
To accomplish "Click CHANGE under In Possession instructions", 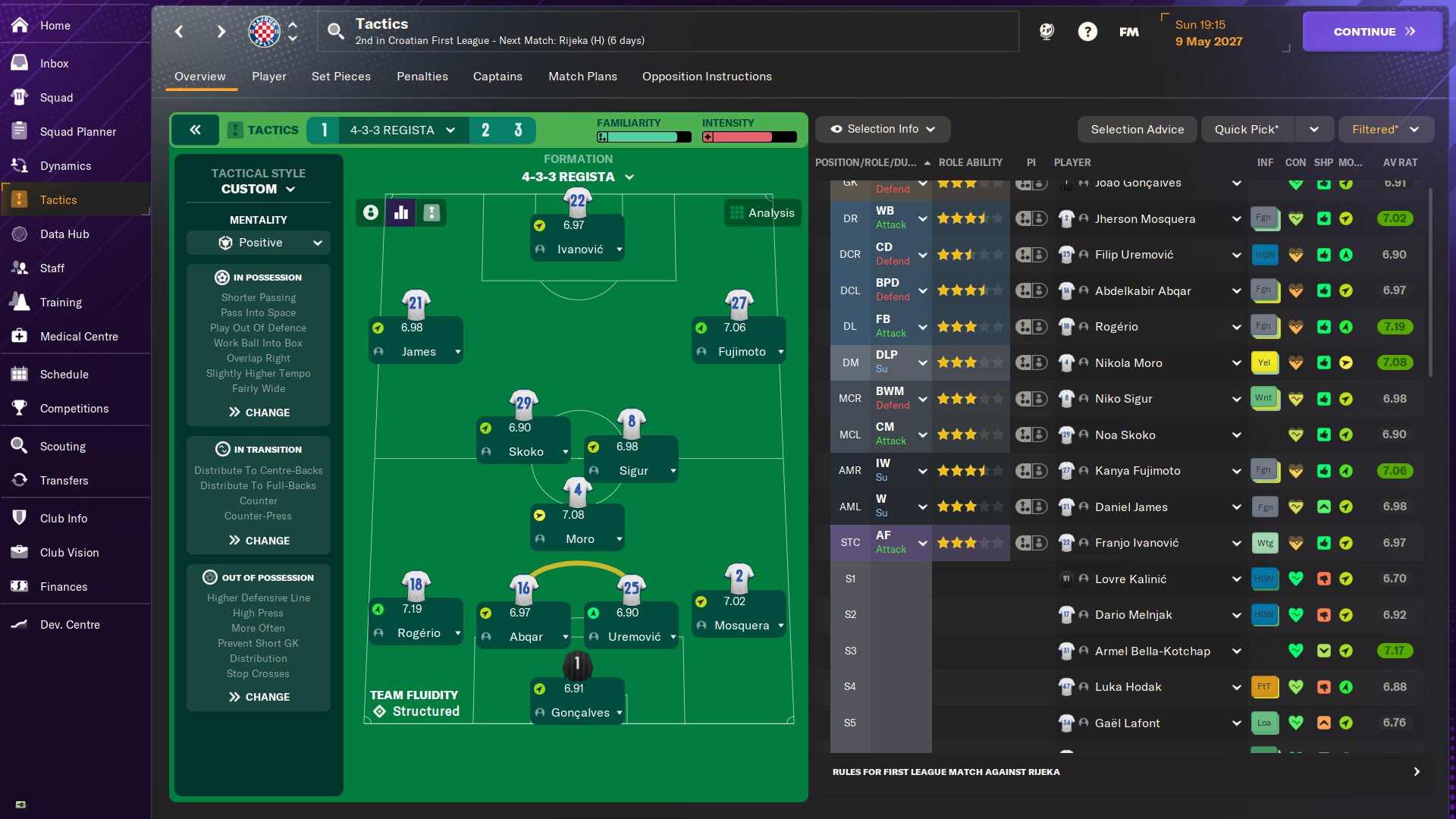I will coord(258,412).
